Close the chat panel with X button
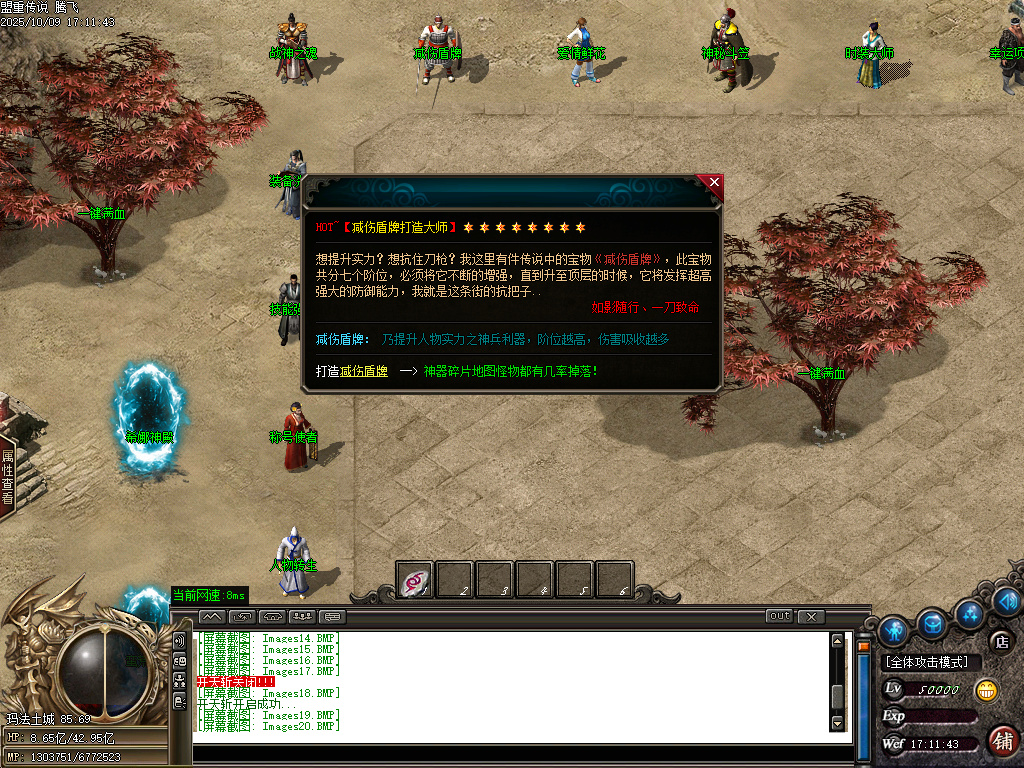The image size is (1024, 768). [x=811, y=616]
